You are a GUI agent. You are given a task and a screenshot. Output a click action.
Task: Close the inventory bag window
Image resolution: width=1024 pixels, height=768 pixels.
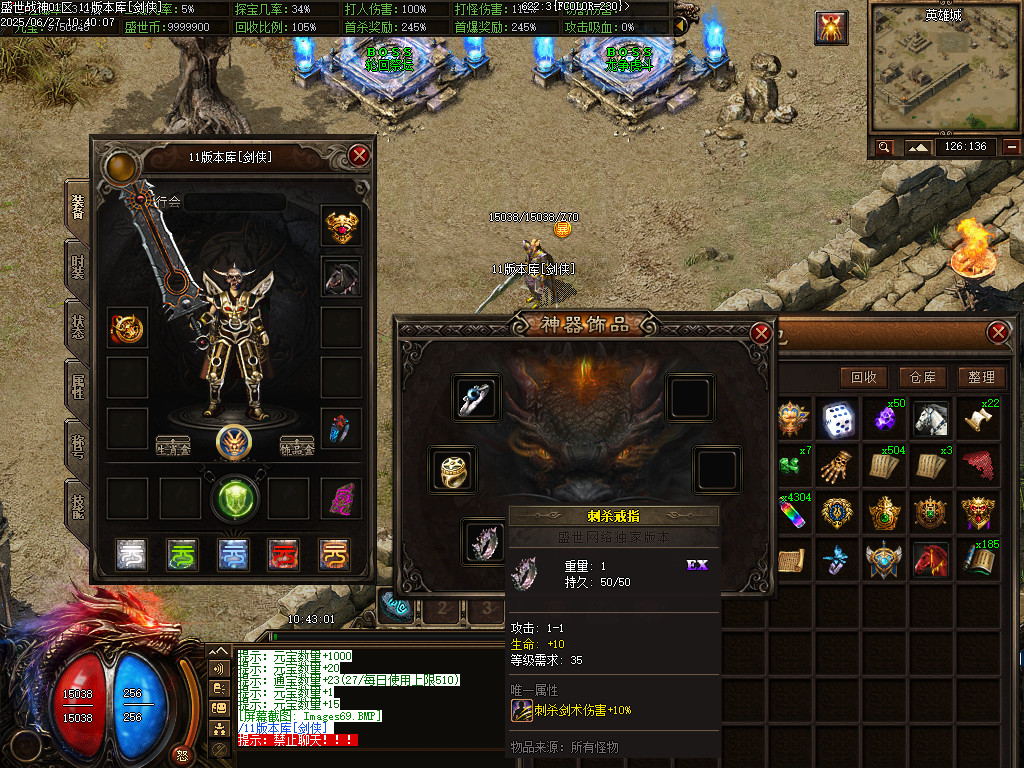[997, 333]
